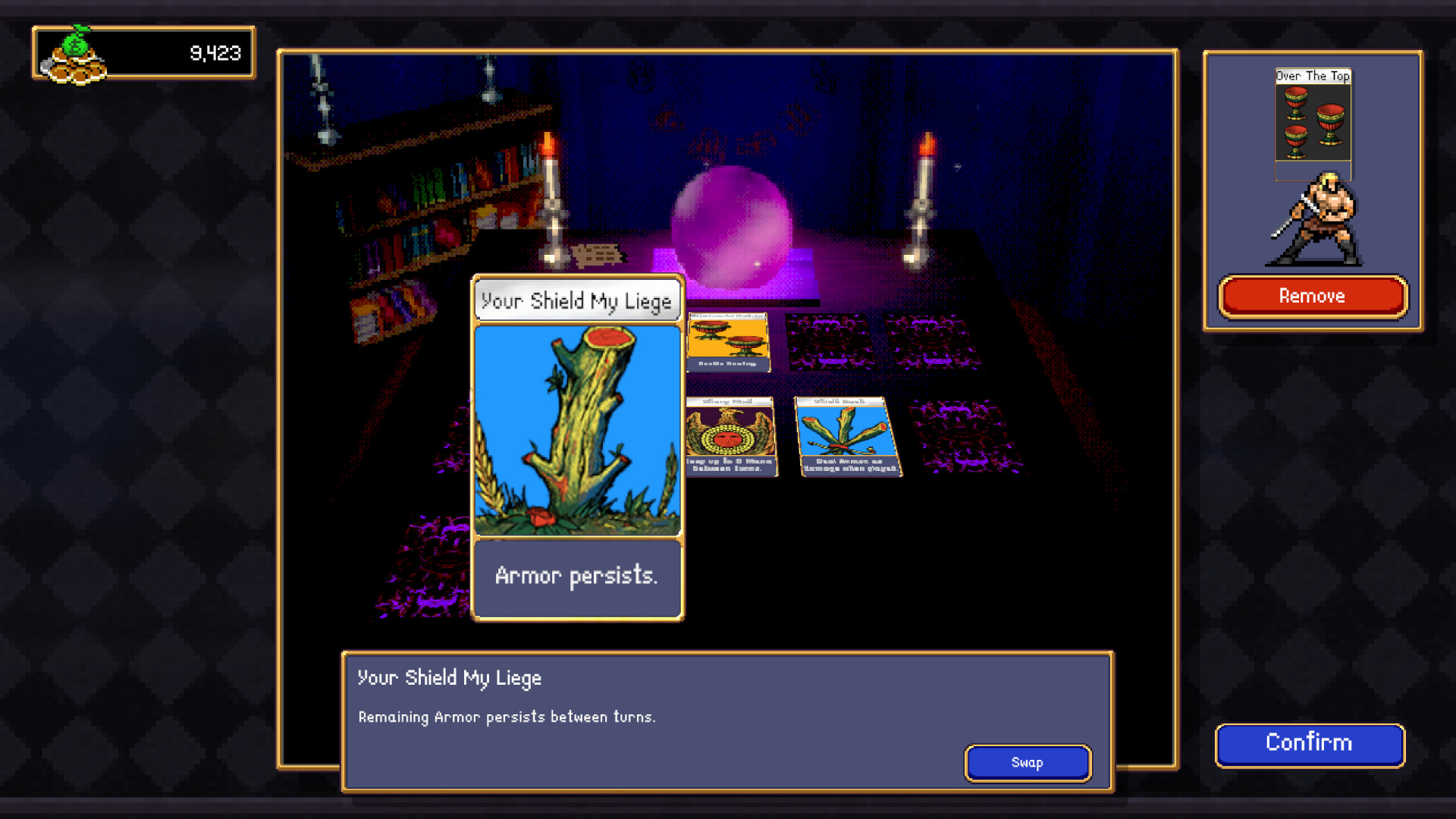This screenshot has width=1456, height=819.
Task: Click Swap for Your Shield My Liege
Action: pos(1028,763)
